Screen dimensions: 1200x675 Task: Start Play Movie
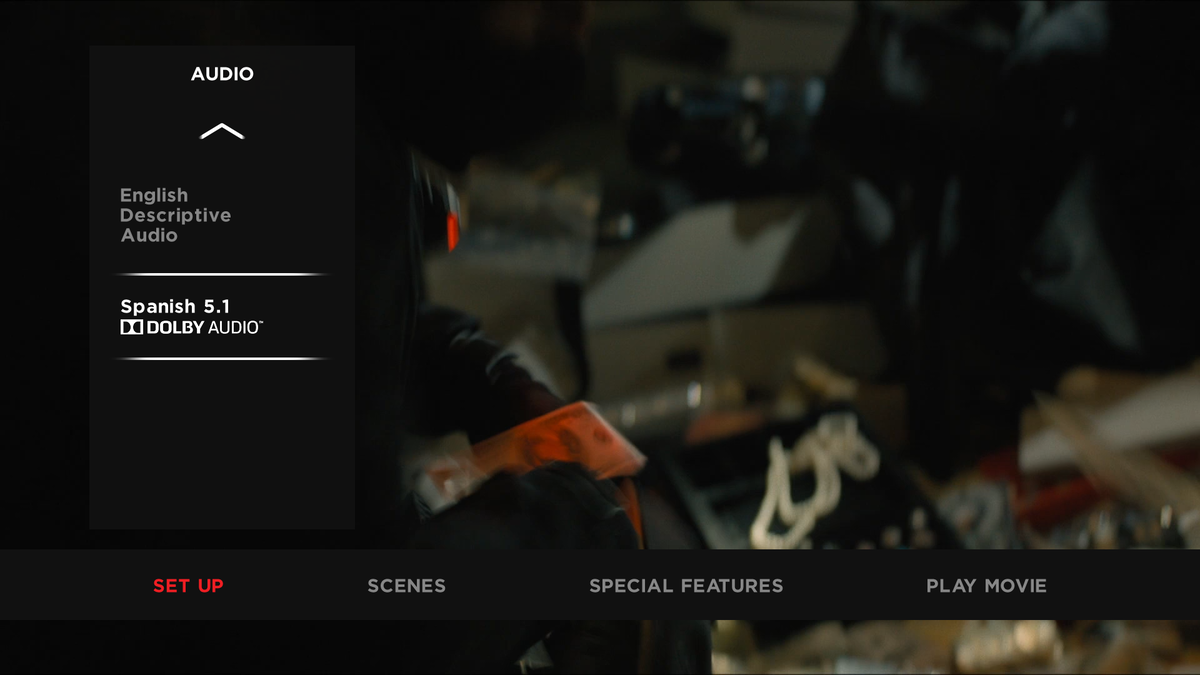coord(986,586)
